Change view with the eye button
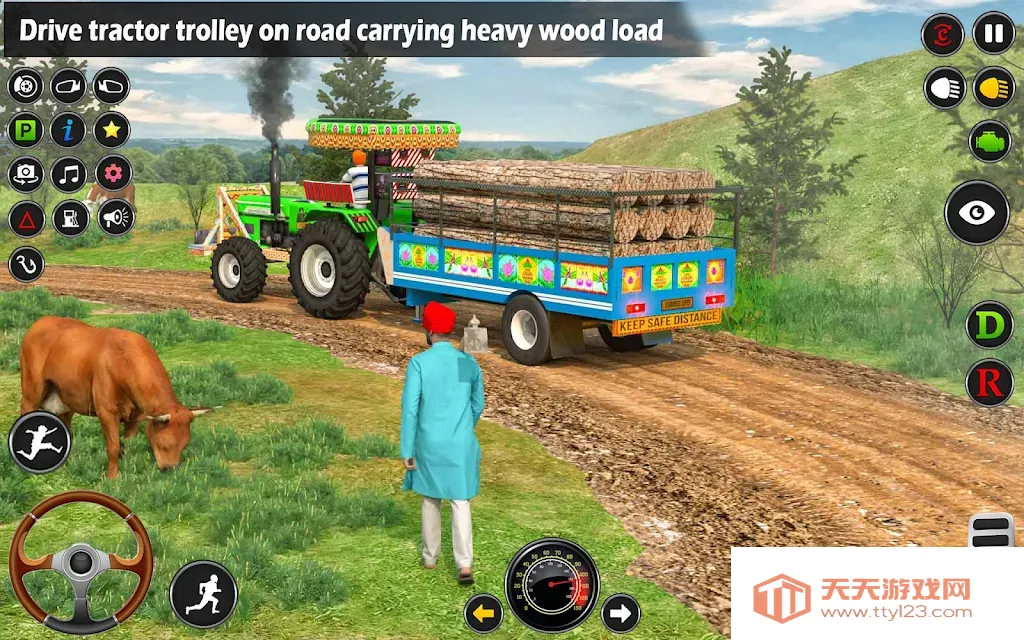The height and width of the screenshot is (640, 1024). coord(976,212)
